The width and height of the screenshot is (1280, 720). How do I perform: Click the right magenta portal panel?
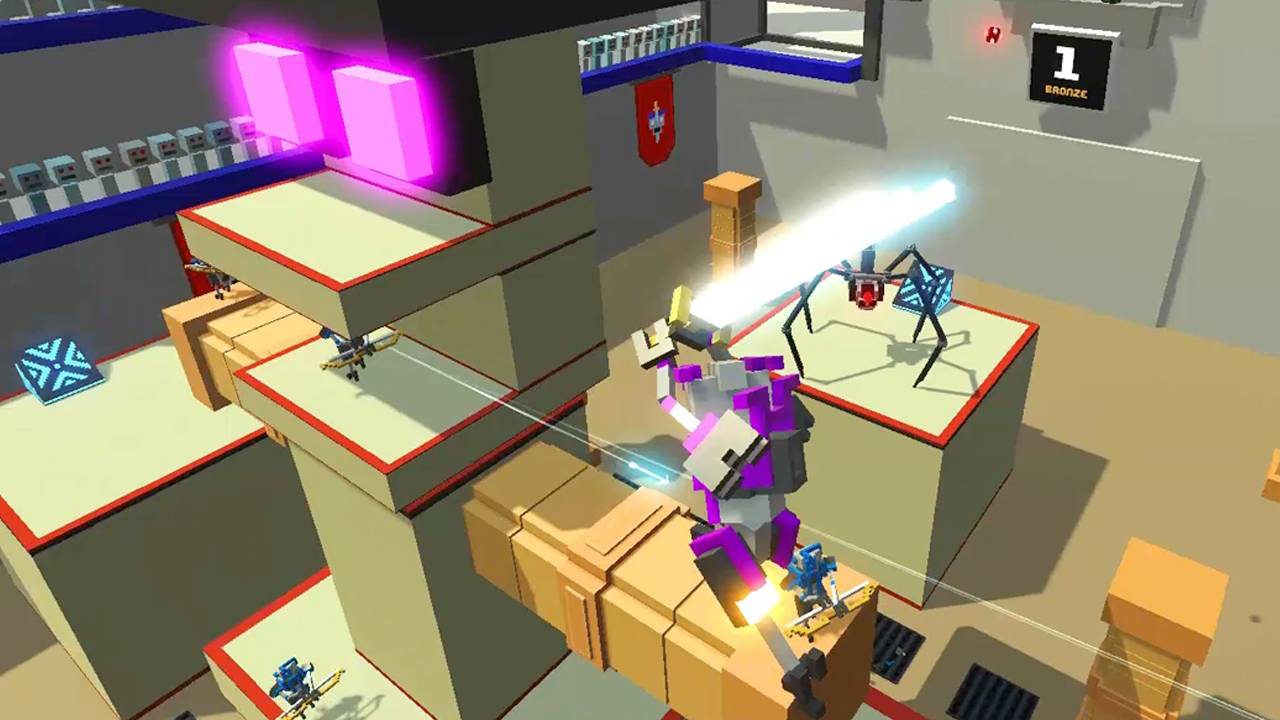point(370,120)
